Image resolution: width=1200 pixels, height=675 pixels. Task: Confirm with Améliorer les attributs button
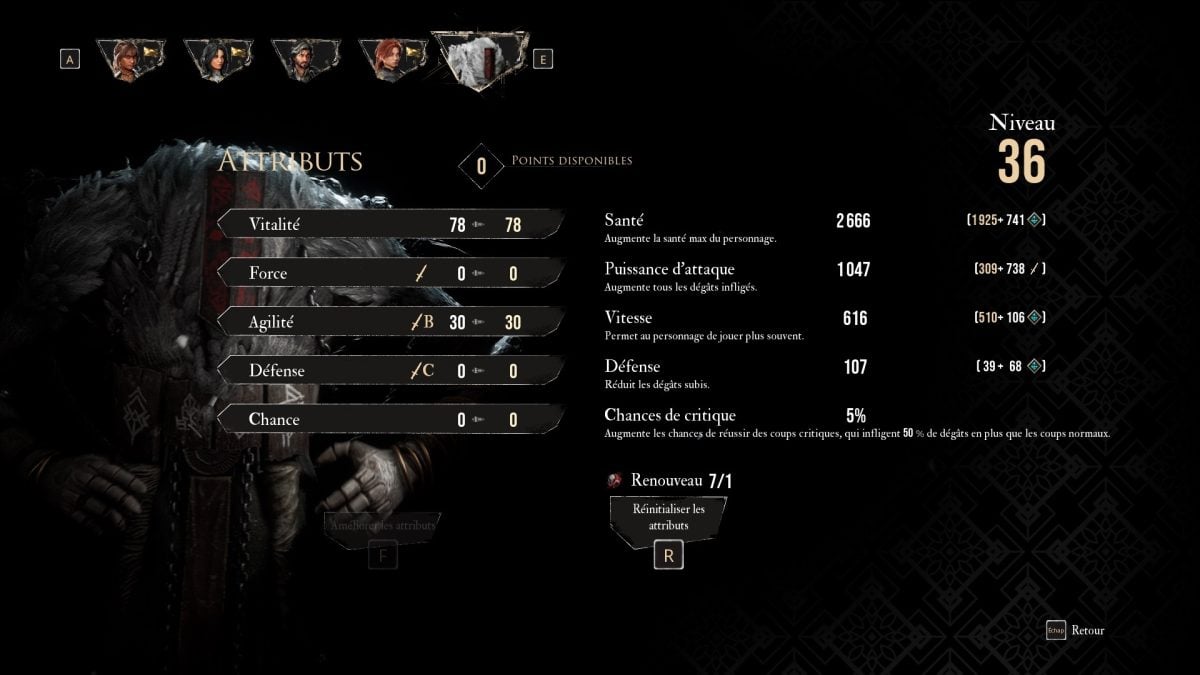(381, 527)
